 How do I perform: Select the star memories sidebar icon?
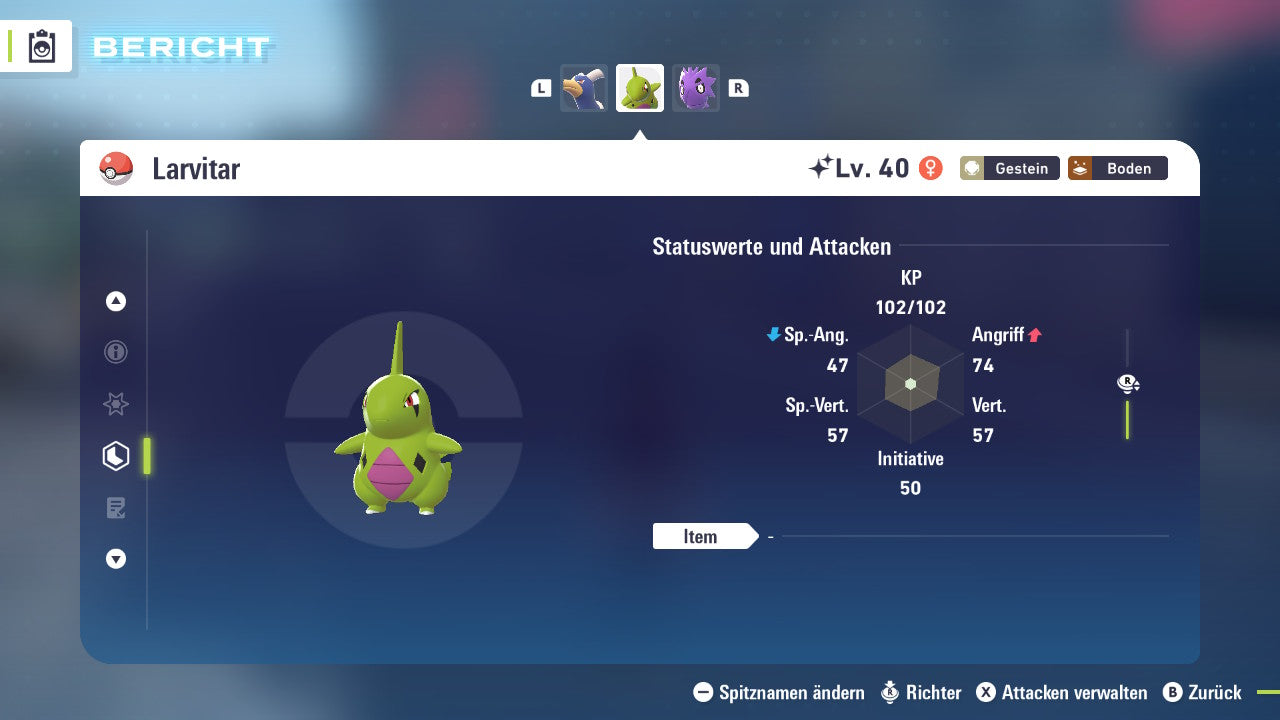pyautogui.click(x=115, y=404)
